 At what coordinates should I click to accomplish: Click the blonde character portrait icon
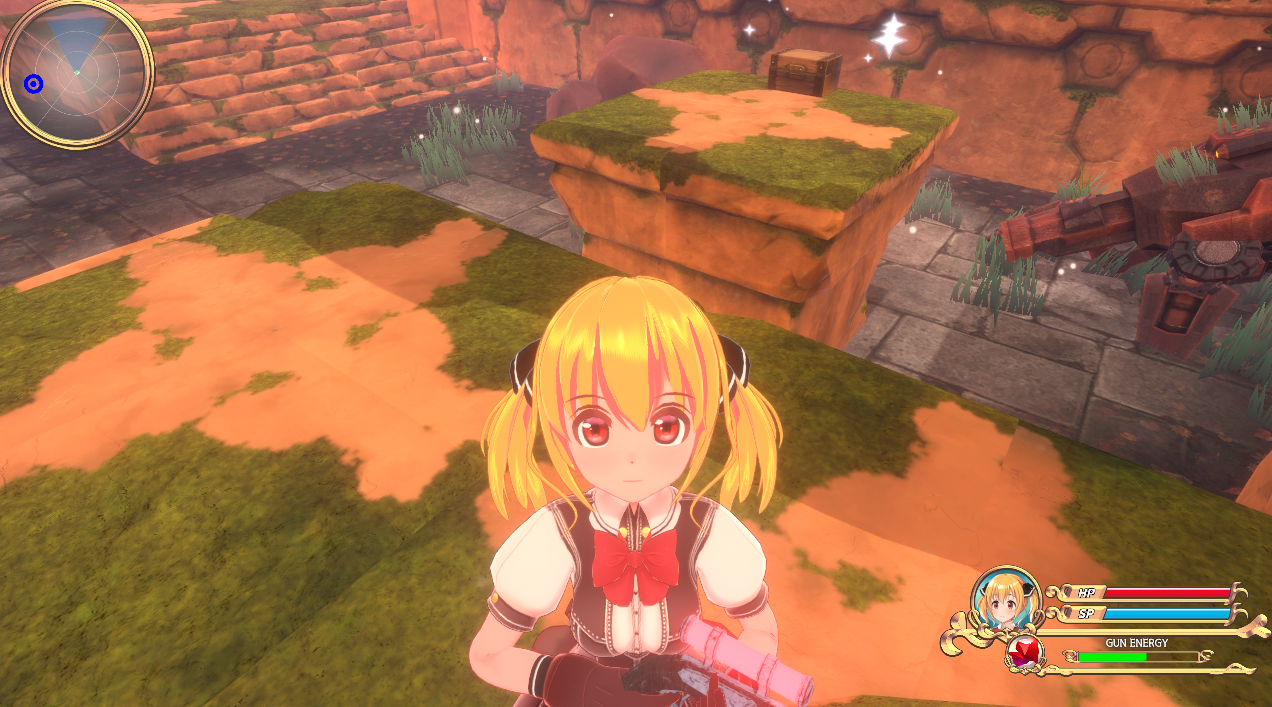1006,602
